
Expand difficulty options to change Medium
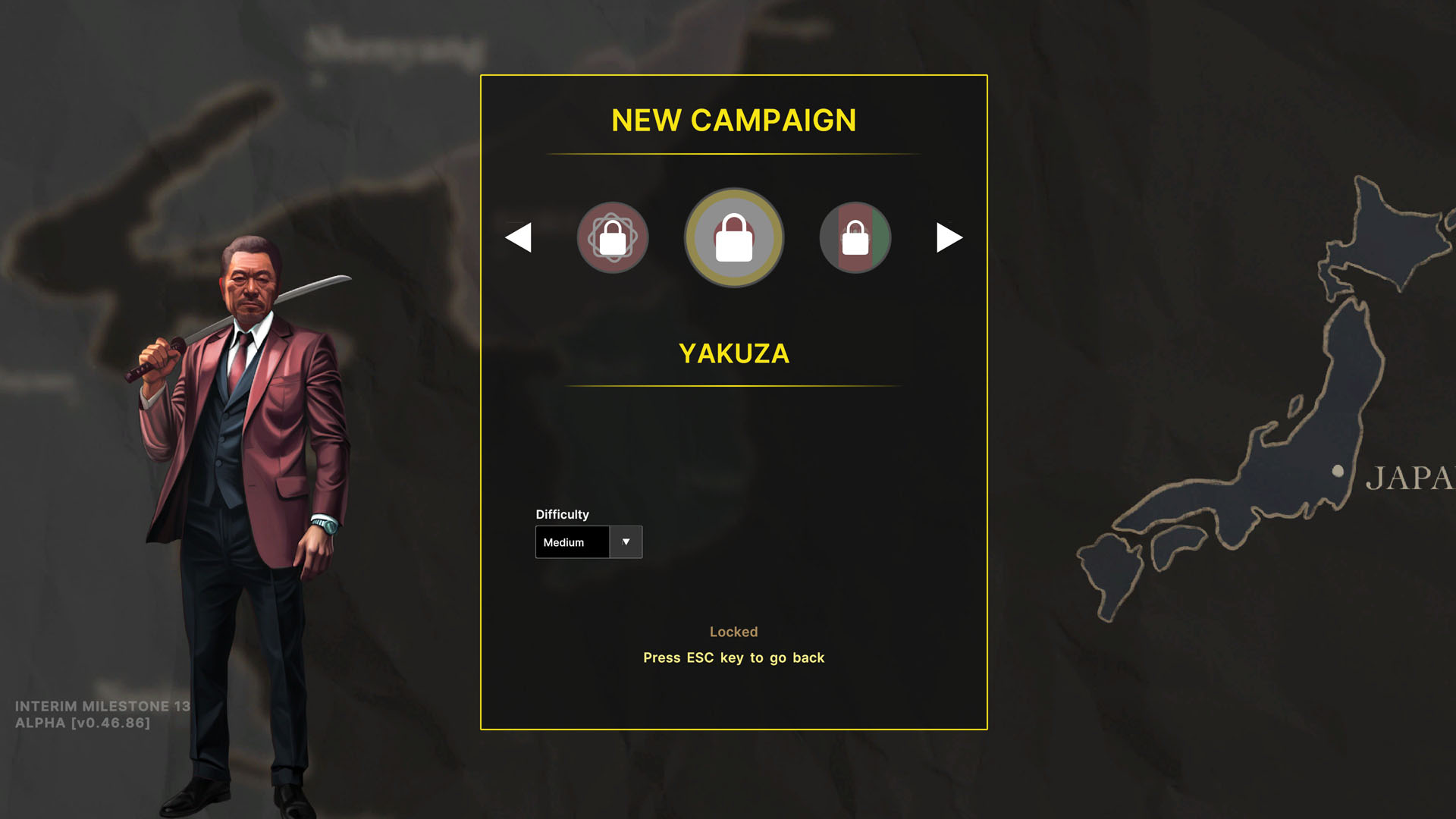[x=626, y=541]
